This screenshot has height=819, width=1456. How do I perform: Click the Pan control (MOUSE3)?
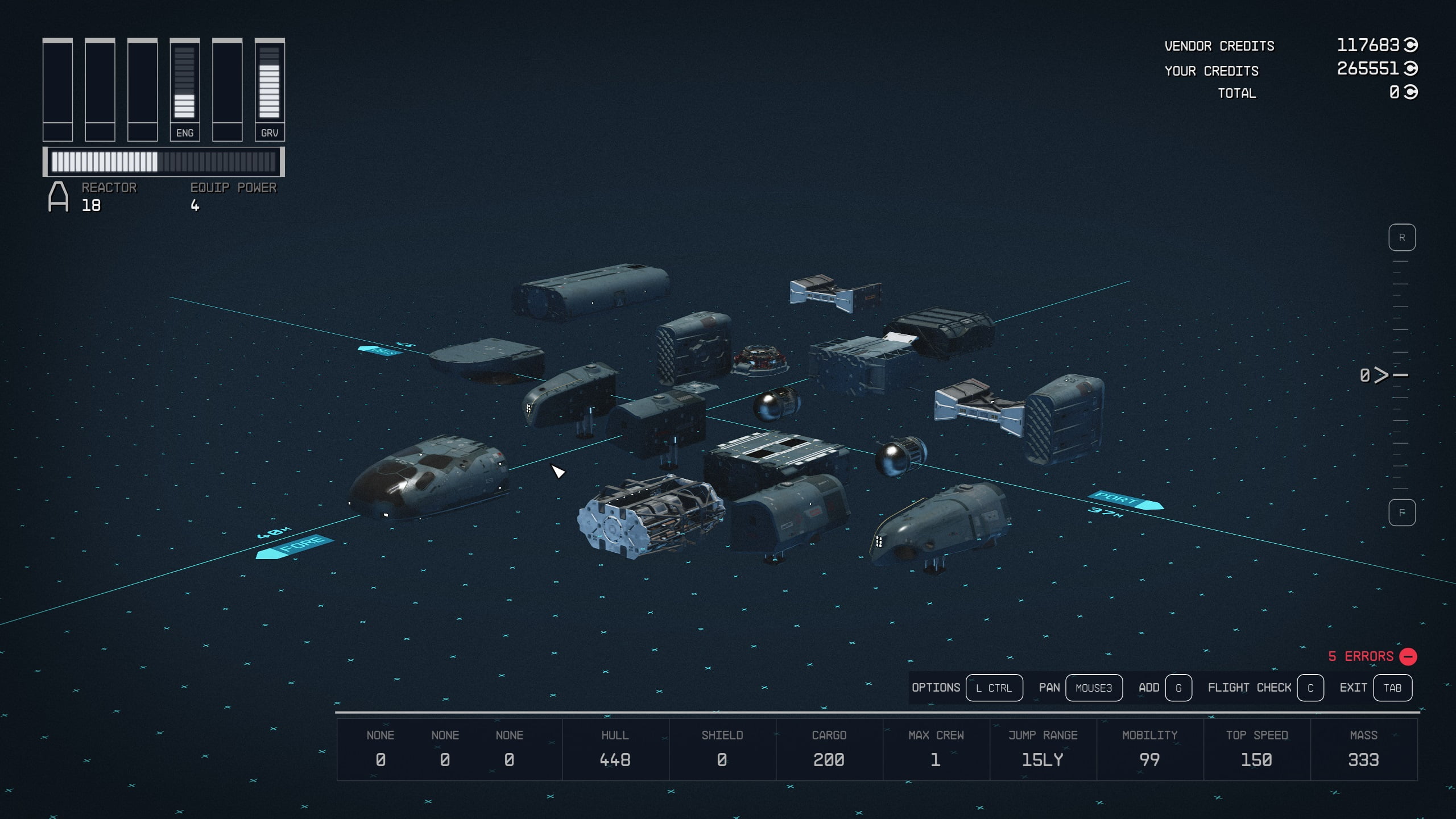(x=1094, y=688)
